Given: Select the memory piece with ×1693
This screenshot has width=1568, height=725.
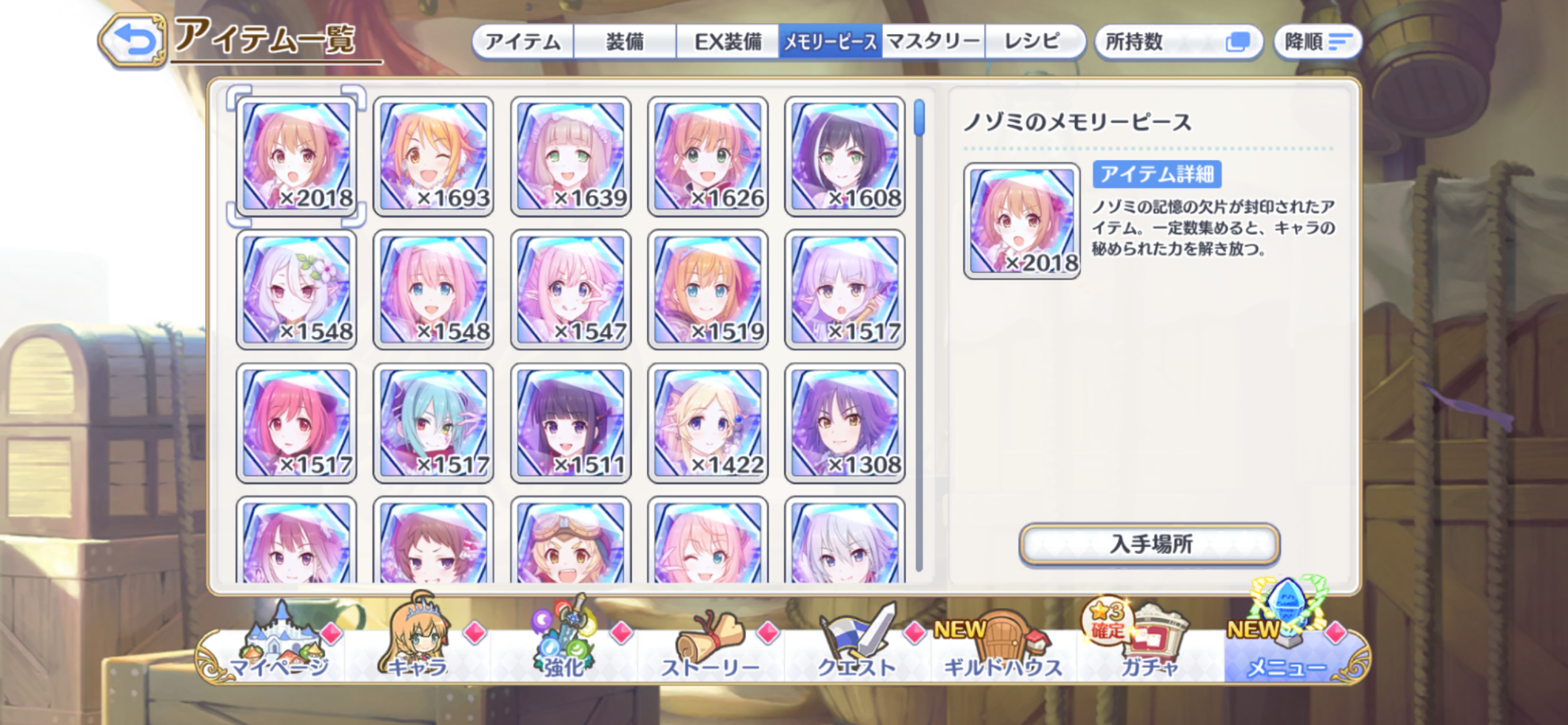Looking at the screenshot, I should (434, 156).
